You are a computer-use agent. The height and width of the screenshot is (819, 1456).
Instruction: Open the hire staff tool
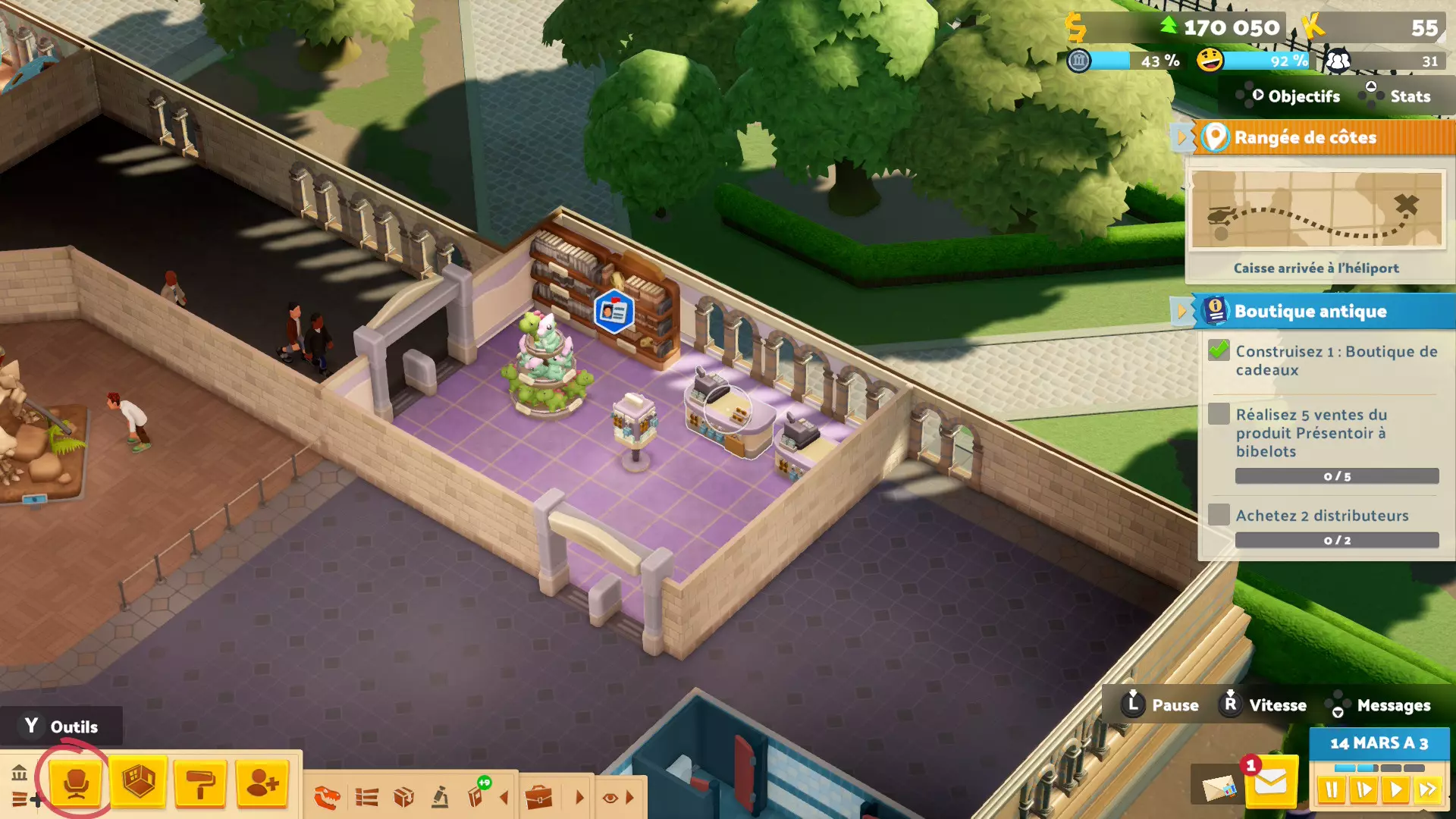[262, 783]
